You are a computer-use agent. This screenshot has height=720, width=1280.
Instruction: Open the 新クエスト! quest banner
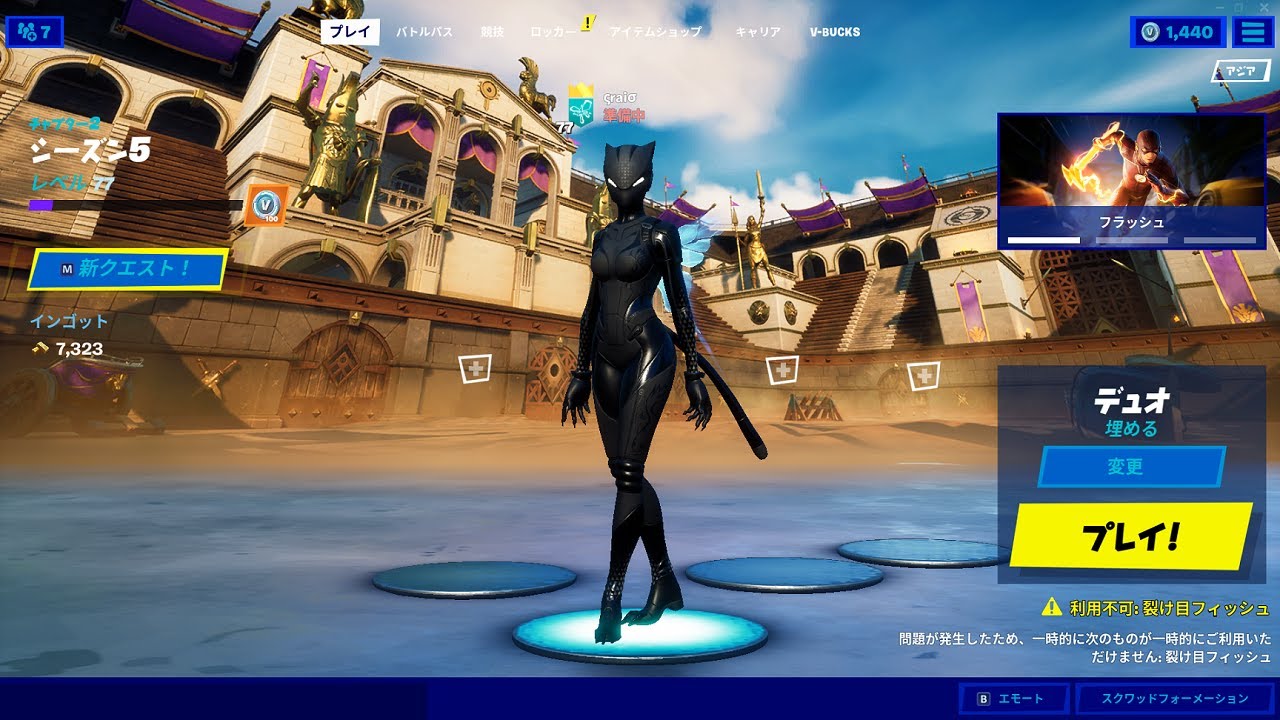tap(127, 268)
